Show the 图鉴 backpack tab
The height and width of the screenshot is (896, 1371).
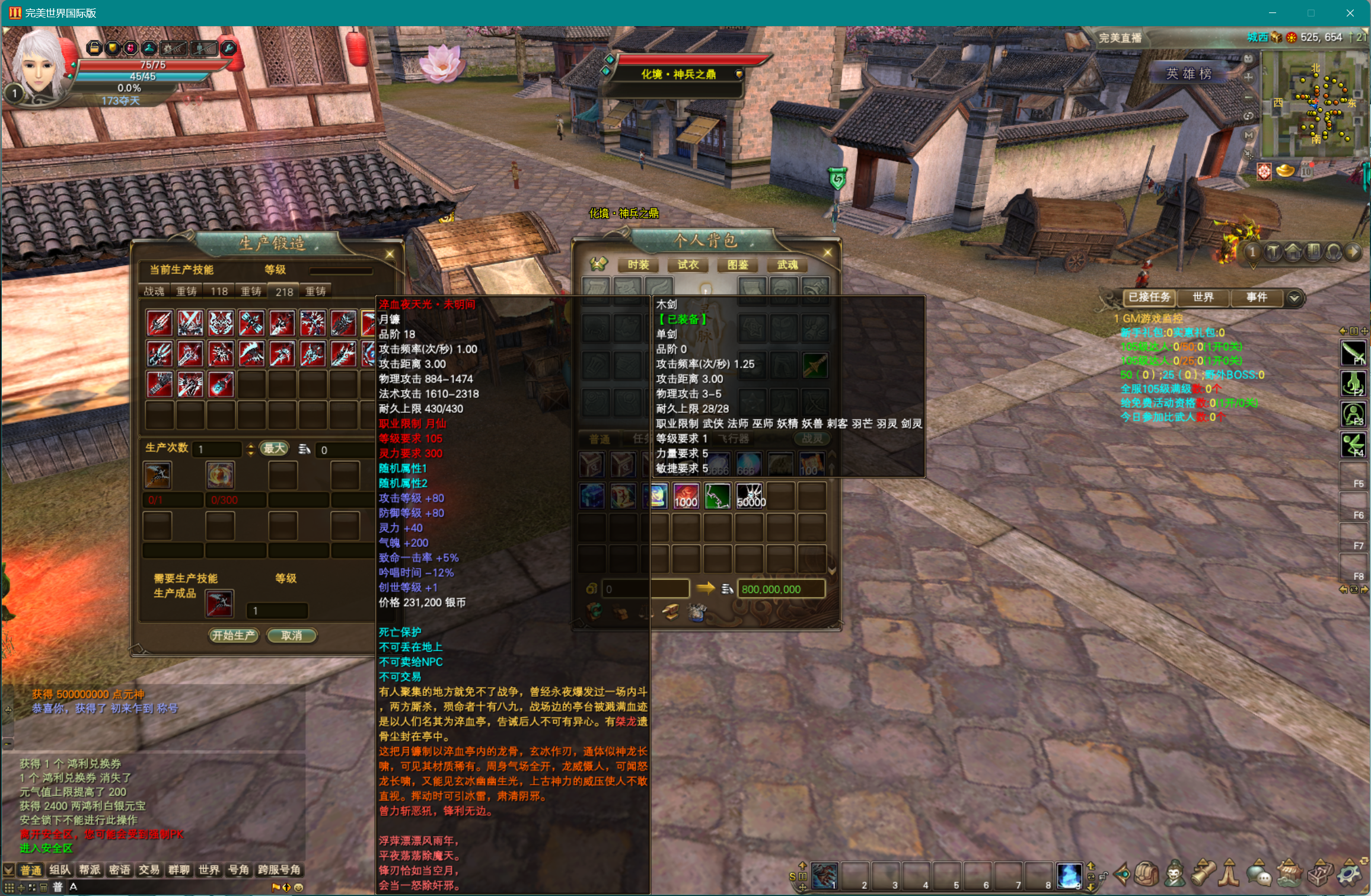(738, 264)
